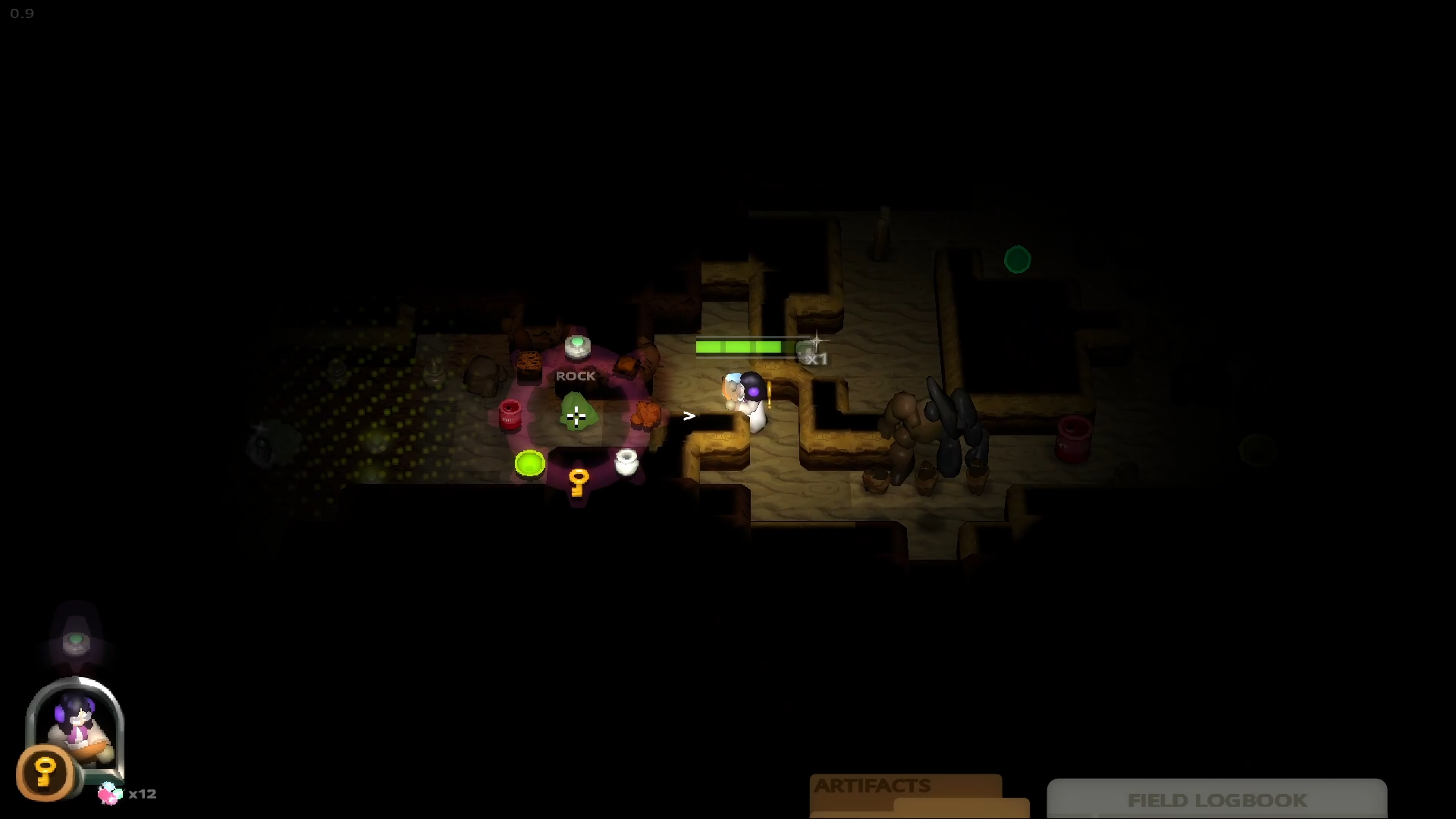Select the green-button pressure plate in the wheel
The height and width of the screenshot is (819, 1456).
click(578, 347)
